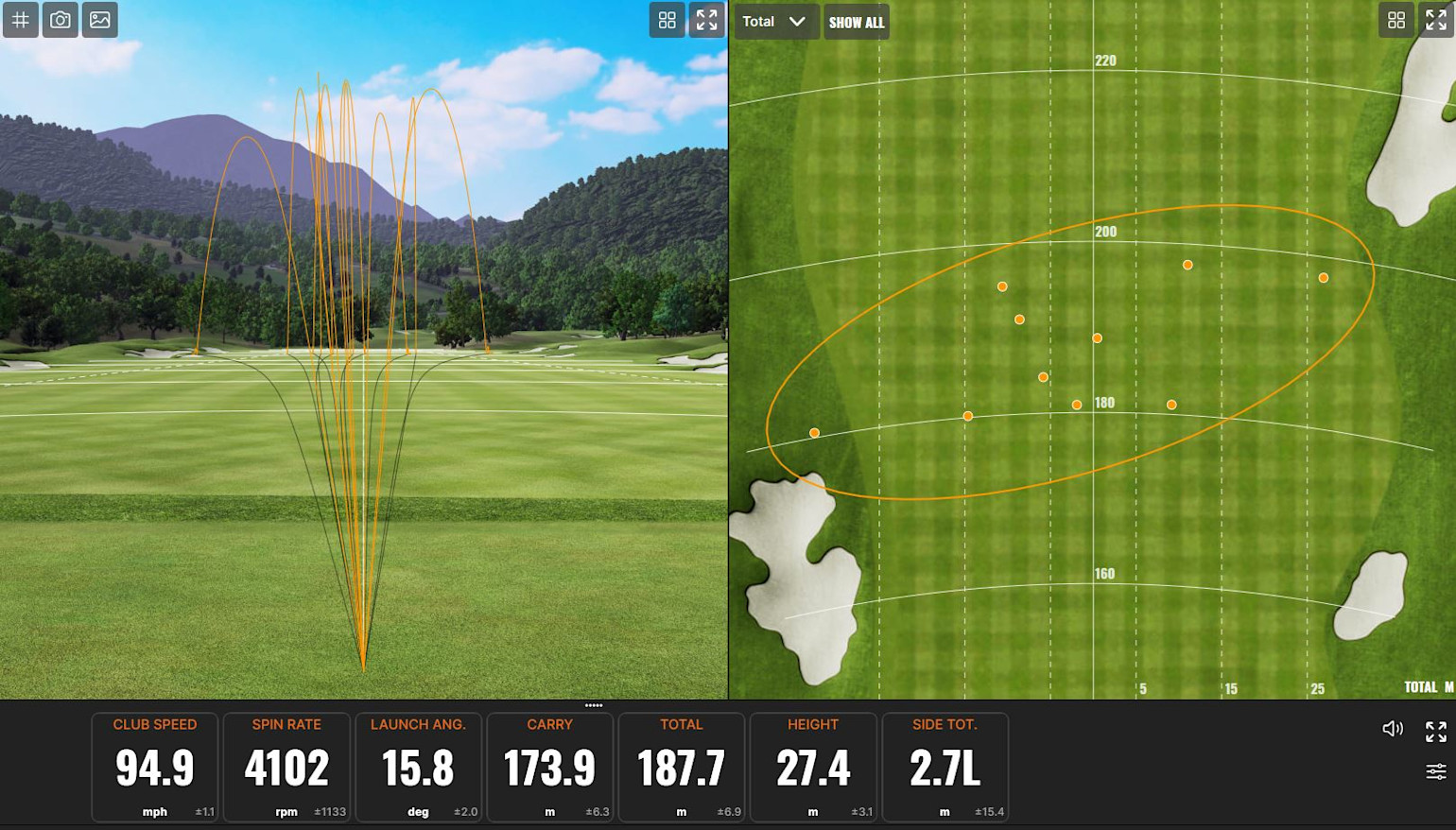Viewport: 1456px width, 830px height.
Task: View the SIDE TOT. panel
Action: pyautogui.click(x=944, y=766)
